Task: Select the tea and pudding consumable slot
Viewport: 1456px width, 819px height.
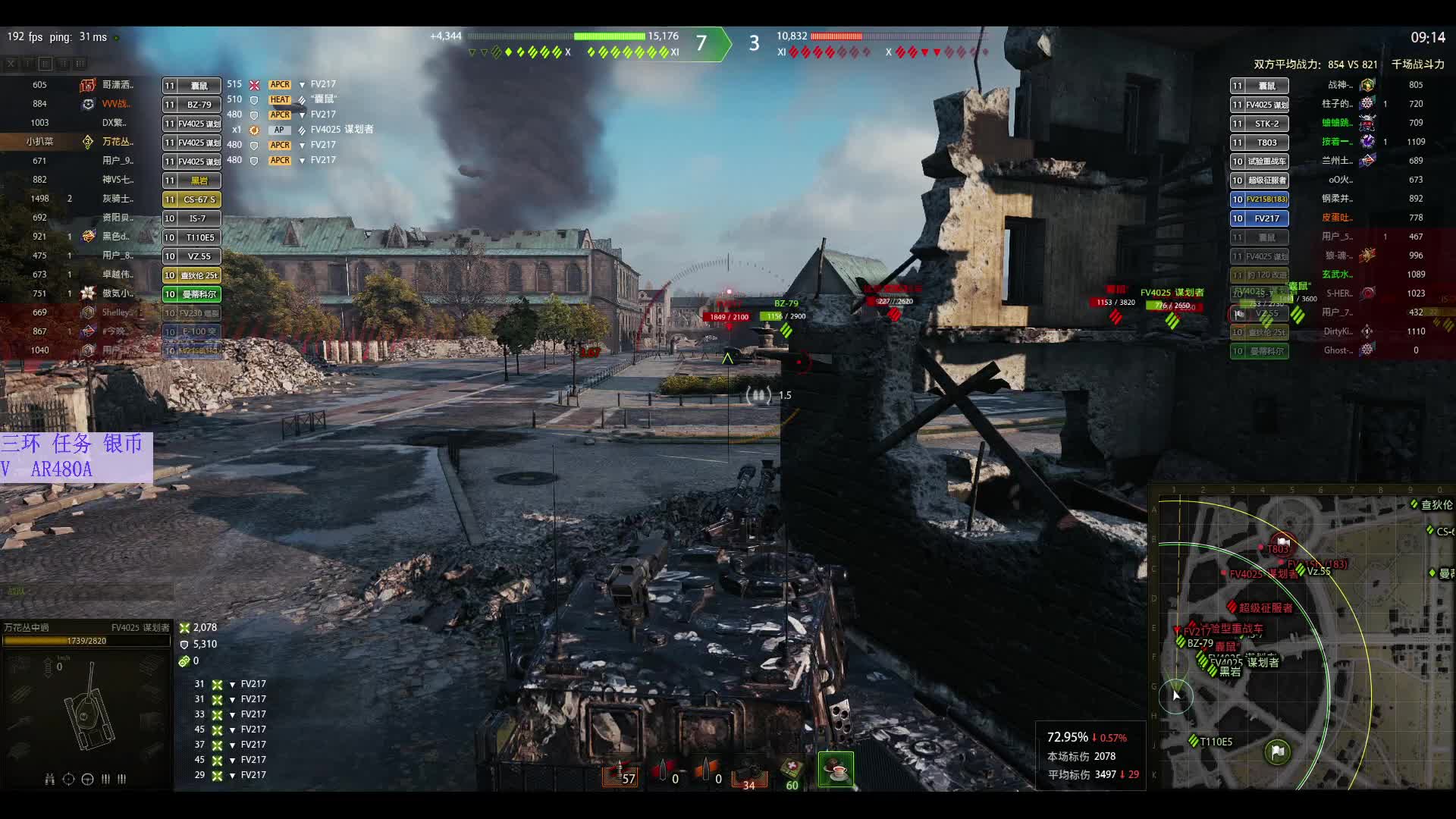Action: pyautogui.click(x=836, y=770)
